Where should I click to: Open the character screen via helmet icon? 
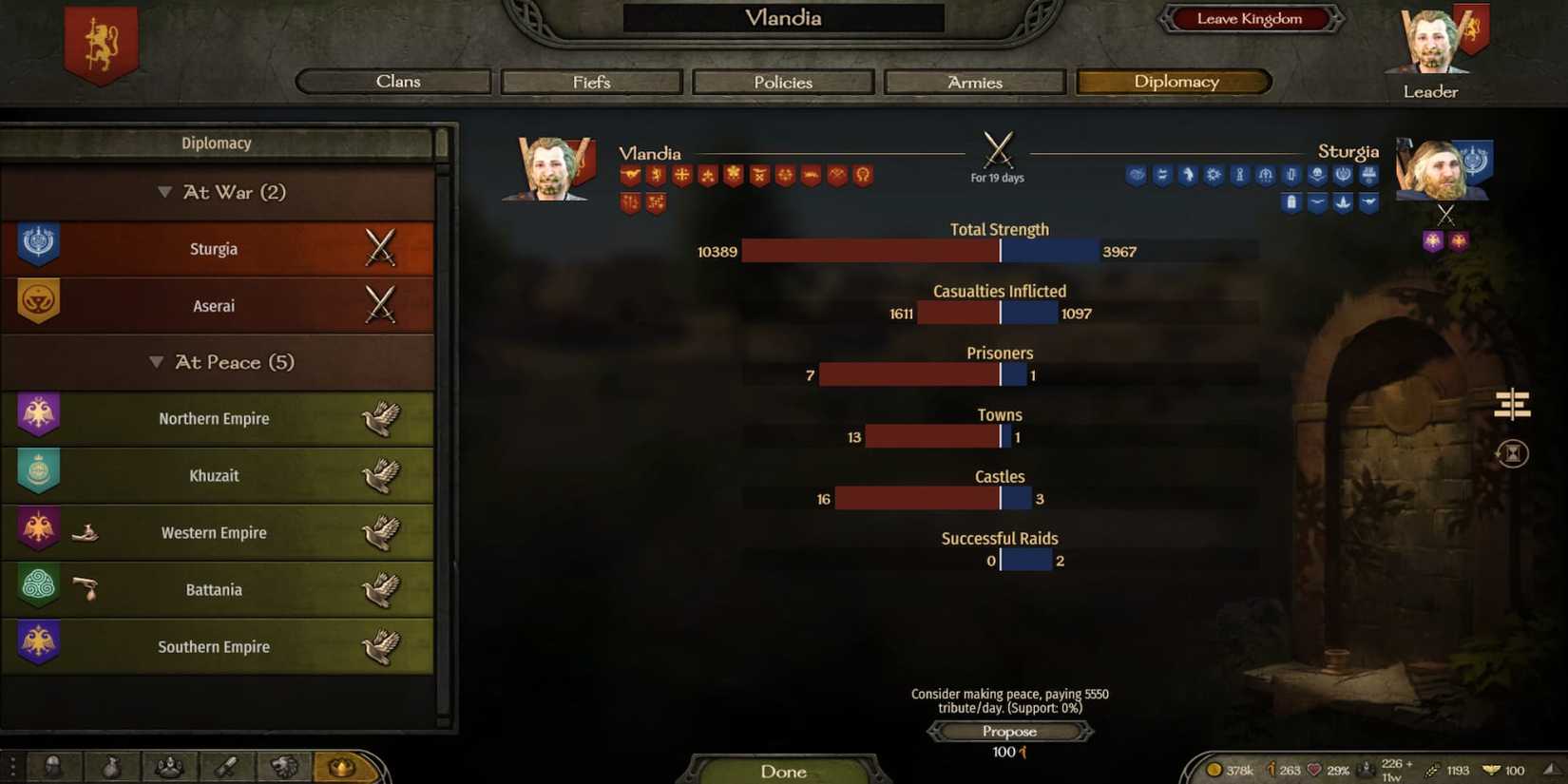point(54,766)
